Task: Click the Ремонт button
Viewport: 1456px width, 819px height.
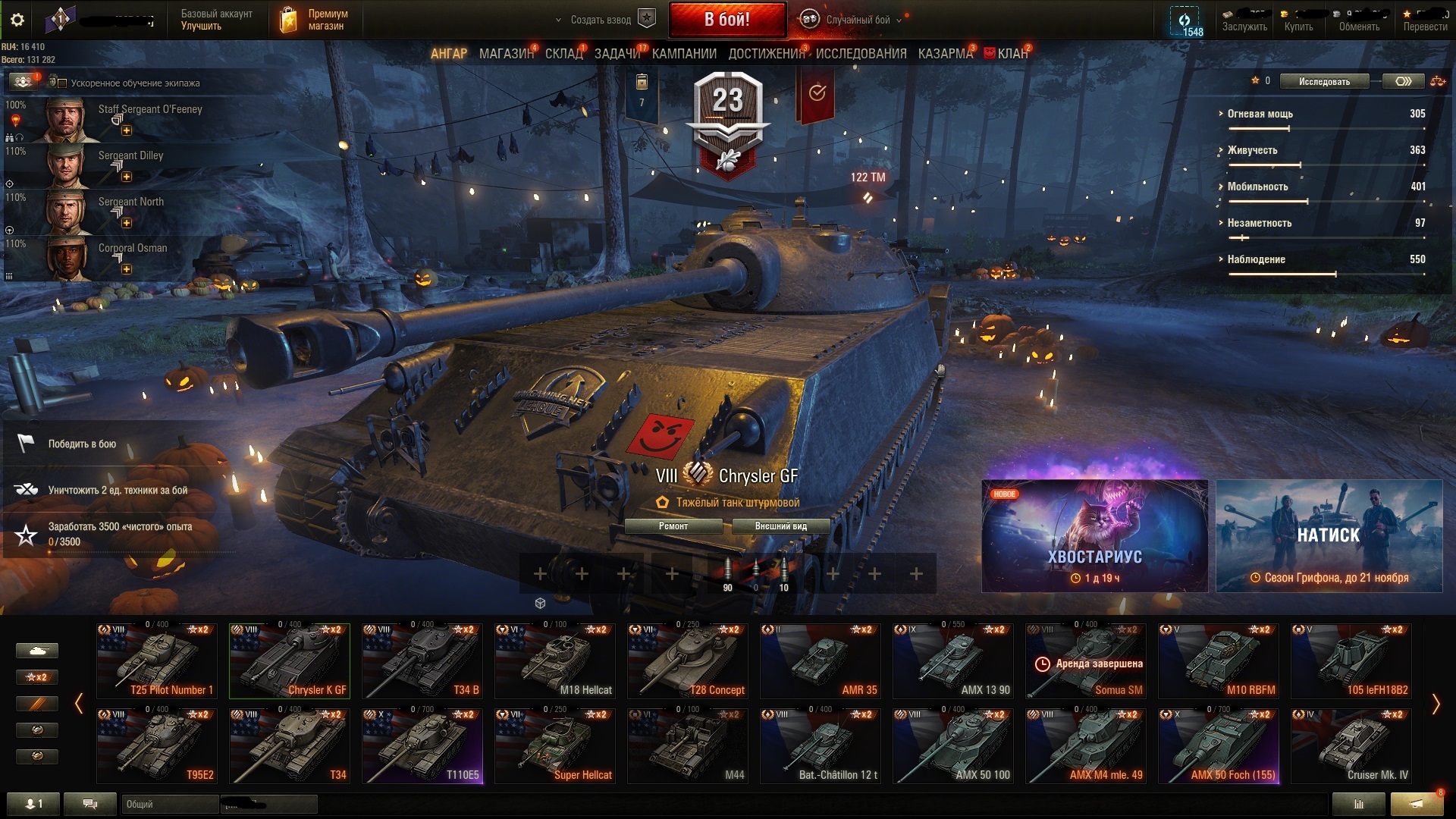Action: [673, 526]
